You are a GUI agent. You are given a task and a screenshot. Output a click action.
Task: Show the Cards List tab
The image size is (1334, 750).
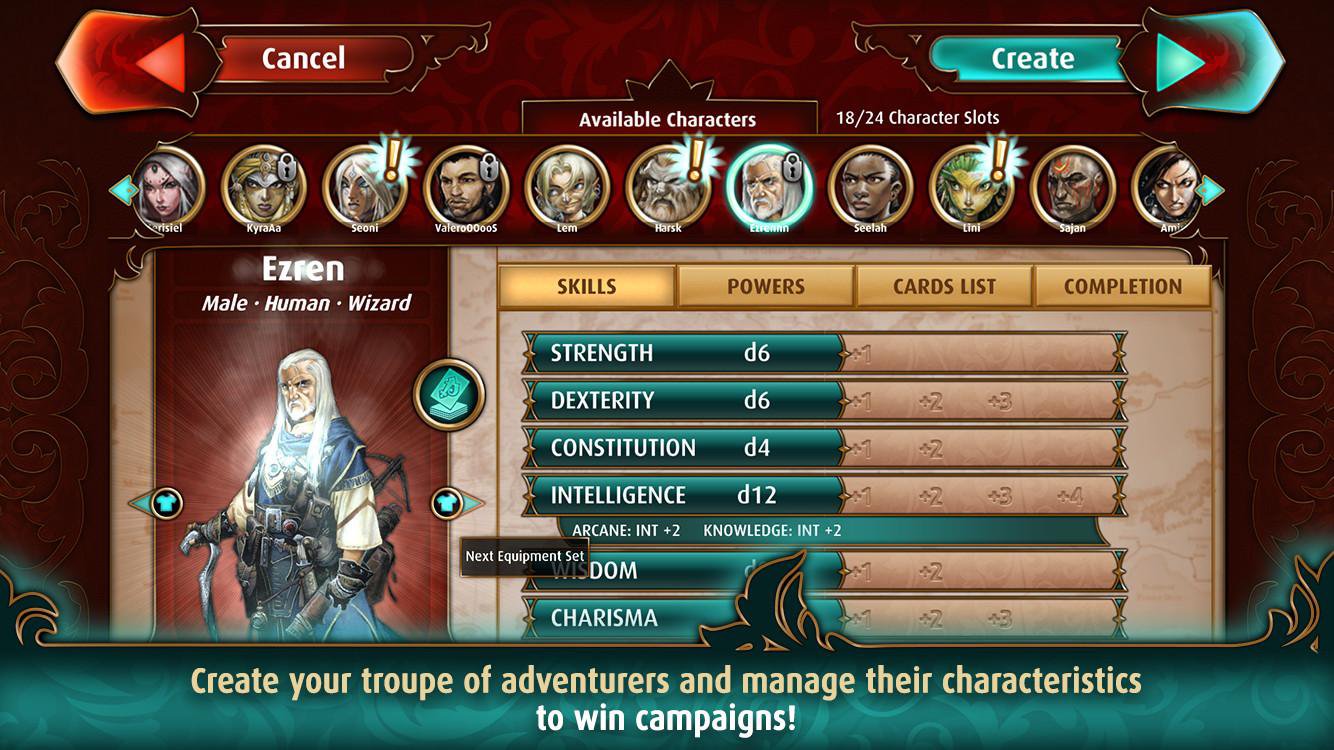[x=944, y=287]
